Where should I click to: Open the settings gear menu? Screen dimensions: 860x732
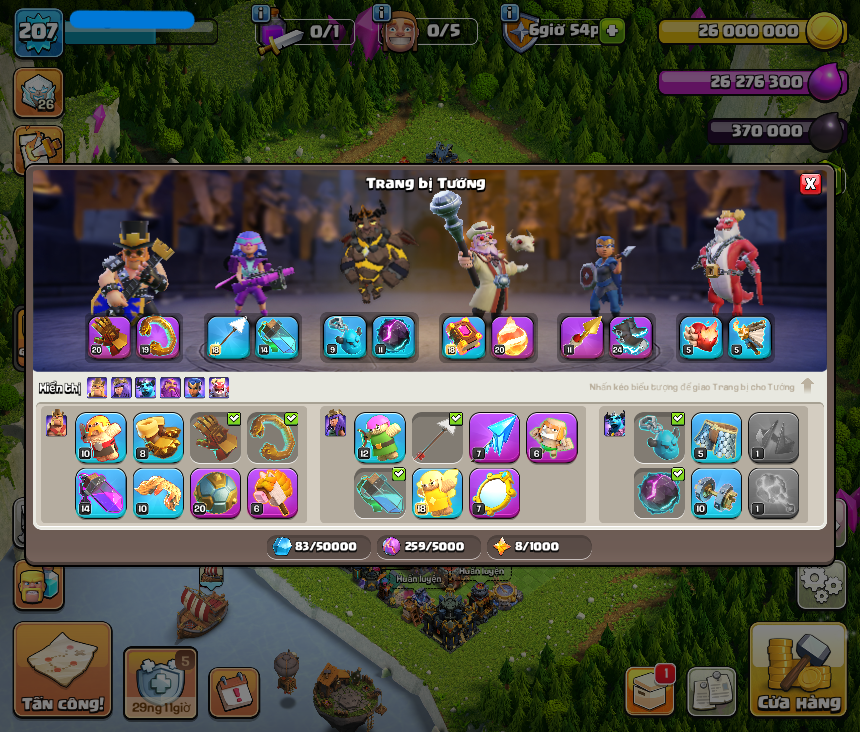click(821, 584)
